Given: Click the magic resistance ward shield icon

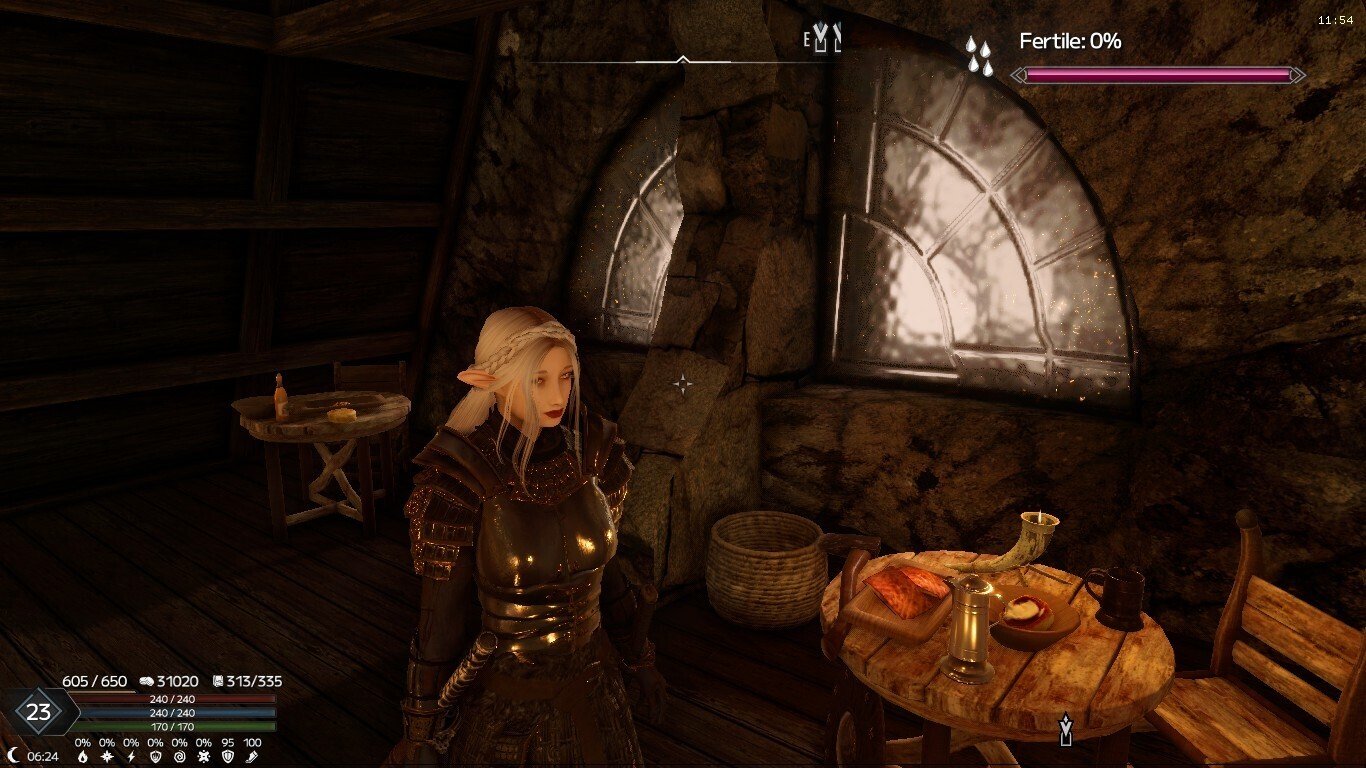Looking at the screenshot, I should pyautogui.click(x=156, y=756).
